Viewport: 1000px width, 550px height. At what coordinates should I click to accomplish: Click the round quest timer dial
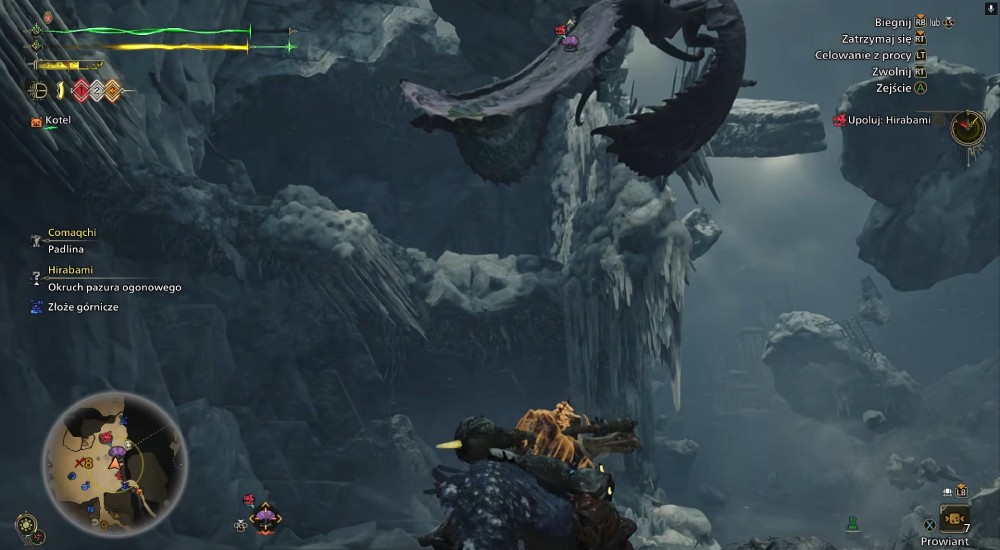tap(967, 126)
